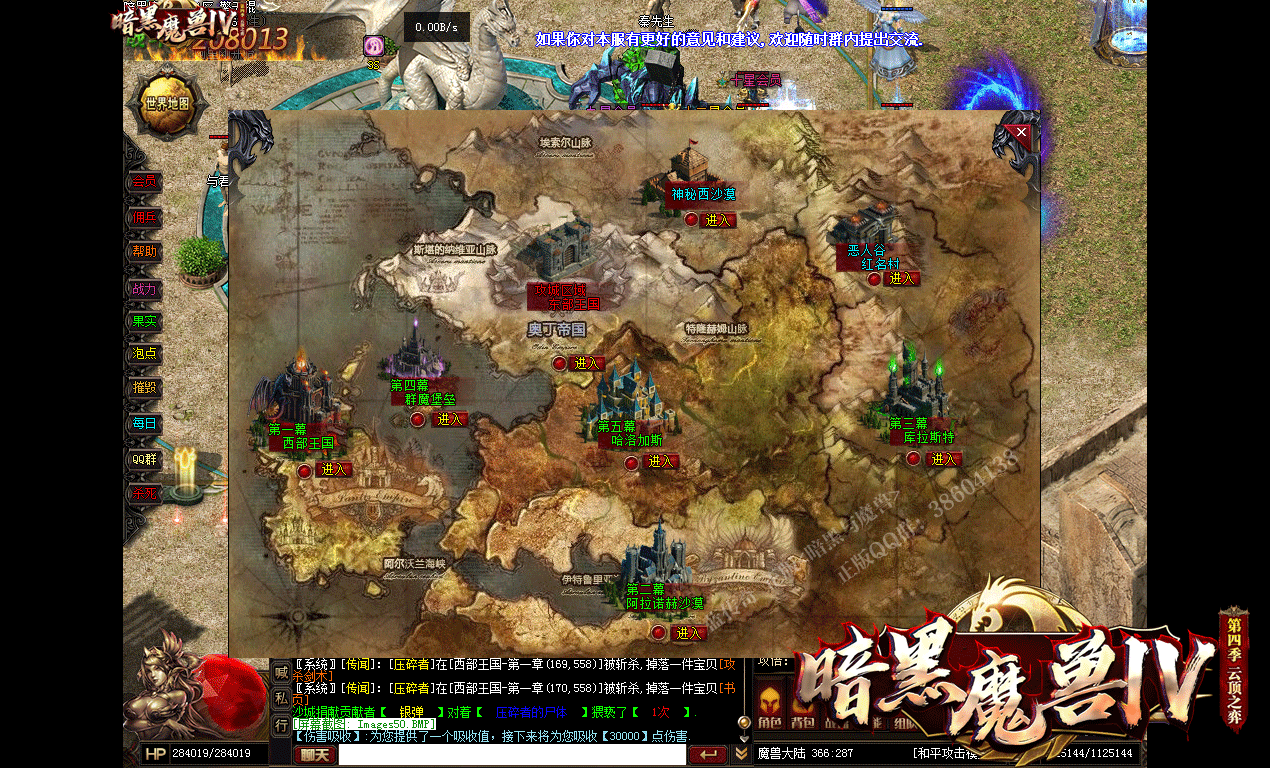Screen dimensions: 1270x768
Task: Open the 每日 daily menu
Action: [144, 424]
